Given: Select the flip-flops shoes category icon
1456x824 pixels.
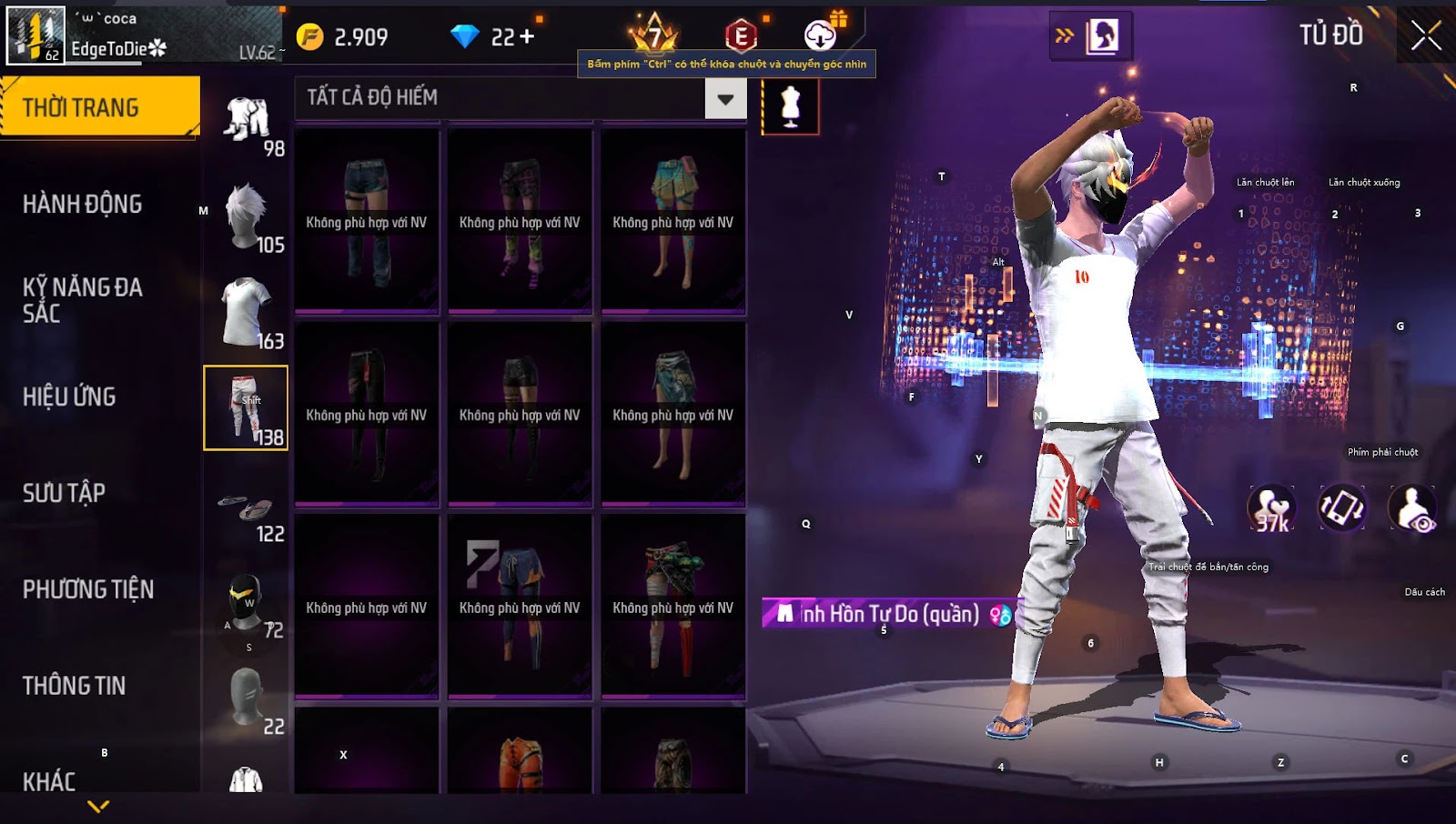Looking at the screenshot, I should (247, 509).
